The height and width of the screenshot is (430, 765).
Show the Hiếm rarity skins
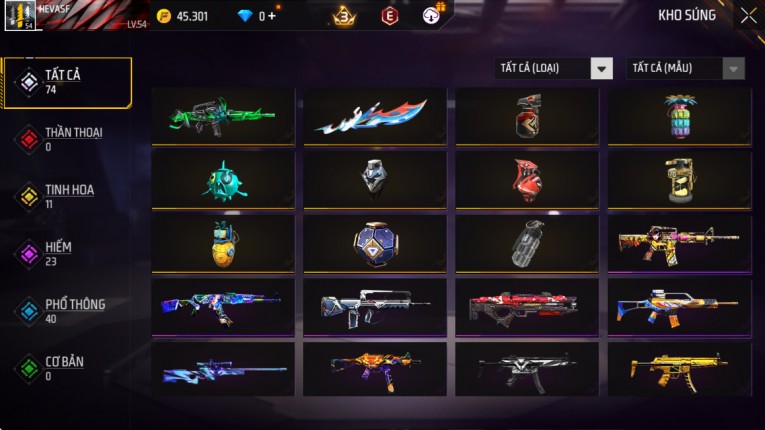(60, 253)
